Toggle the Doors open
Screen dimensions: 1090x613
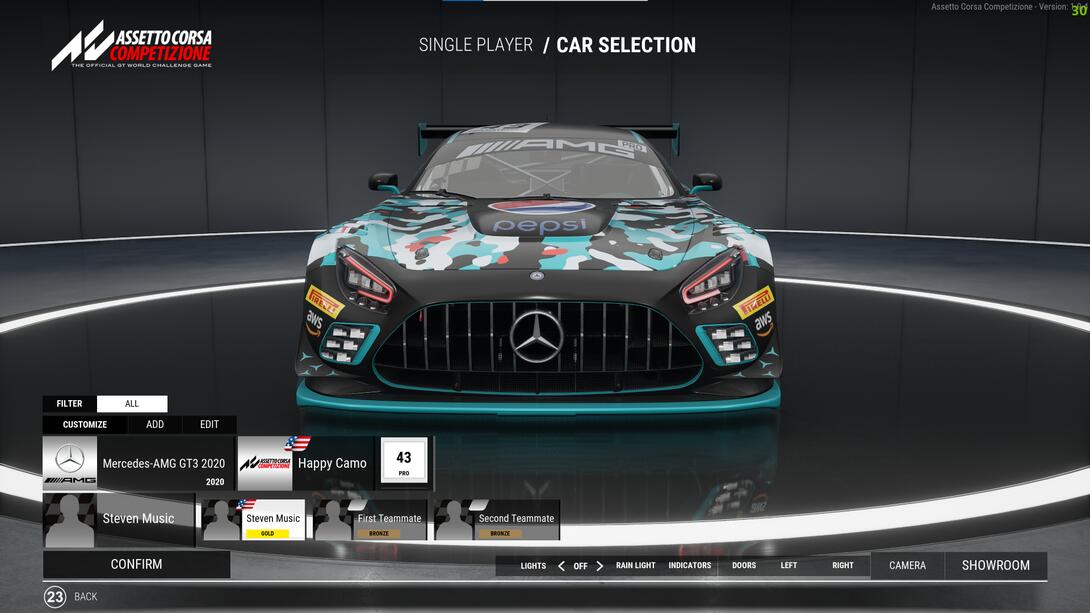744,566
